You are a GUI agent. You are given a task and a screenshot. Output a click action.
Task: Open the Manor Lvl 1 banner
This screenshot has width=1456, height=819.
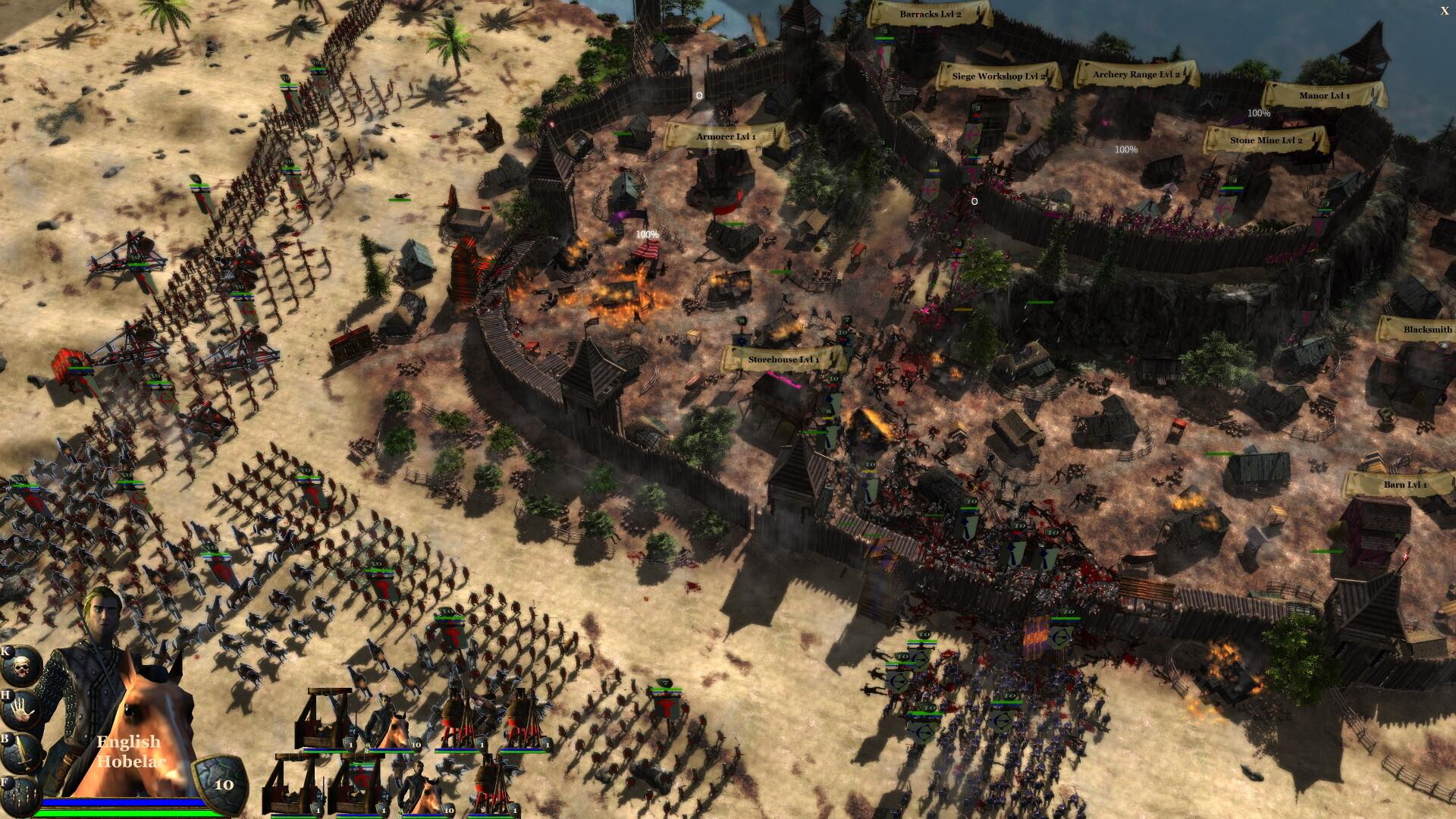pos(1326,96)
